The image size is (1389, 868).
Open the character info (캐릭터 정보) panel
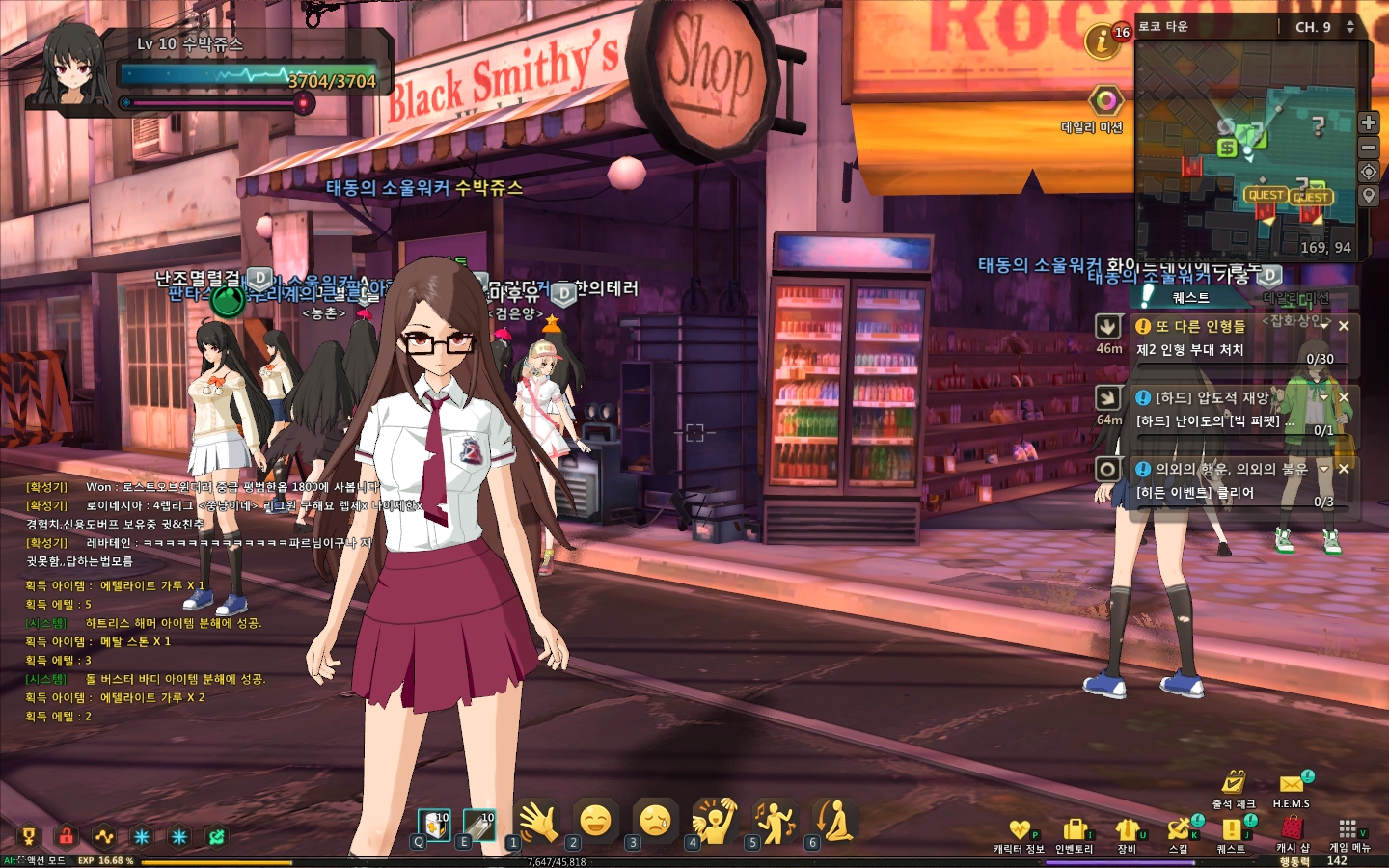point(1020,830)
